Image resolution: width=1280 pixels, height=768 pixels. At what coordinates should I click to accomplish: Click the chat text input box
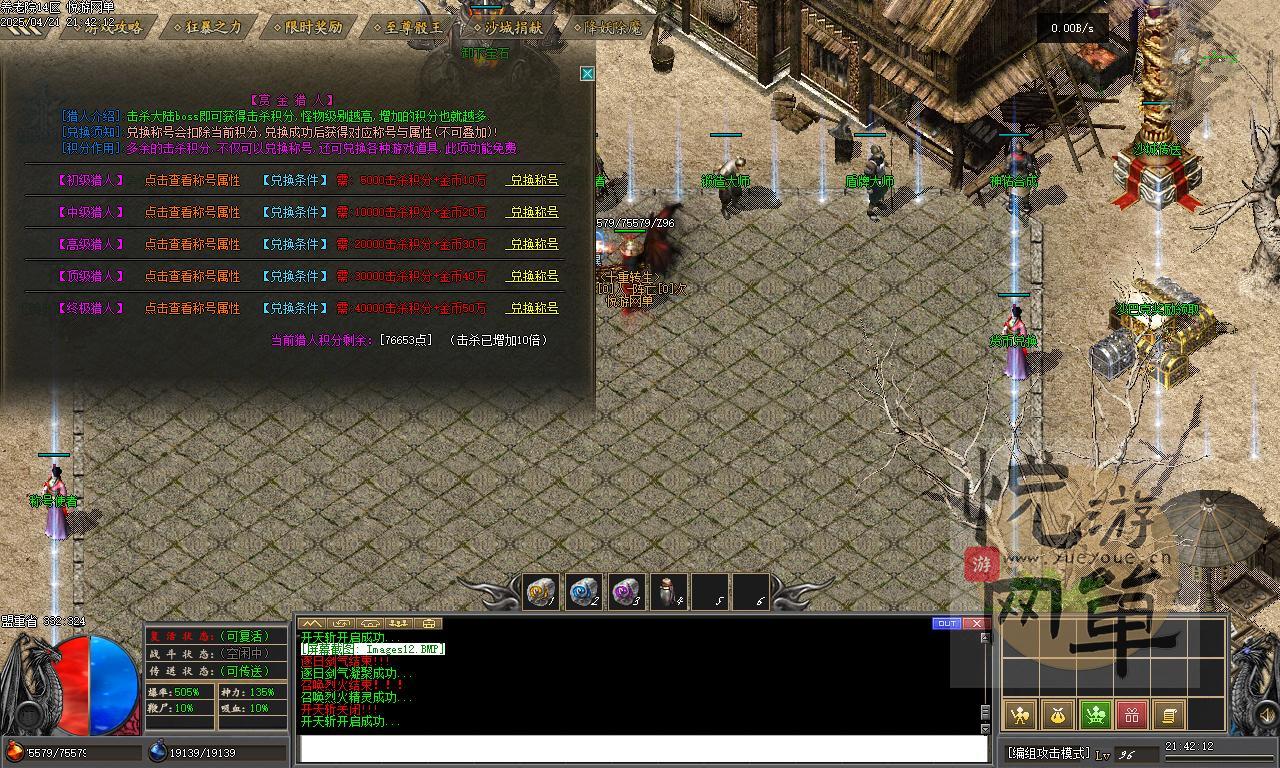click(642, 749)
